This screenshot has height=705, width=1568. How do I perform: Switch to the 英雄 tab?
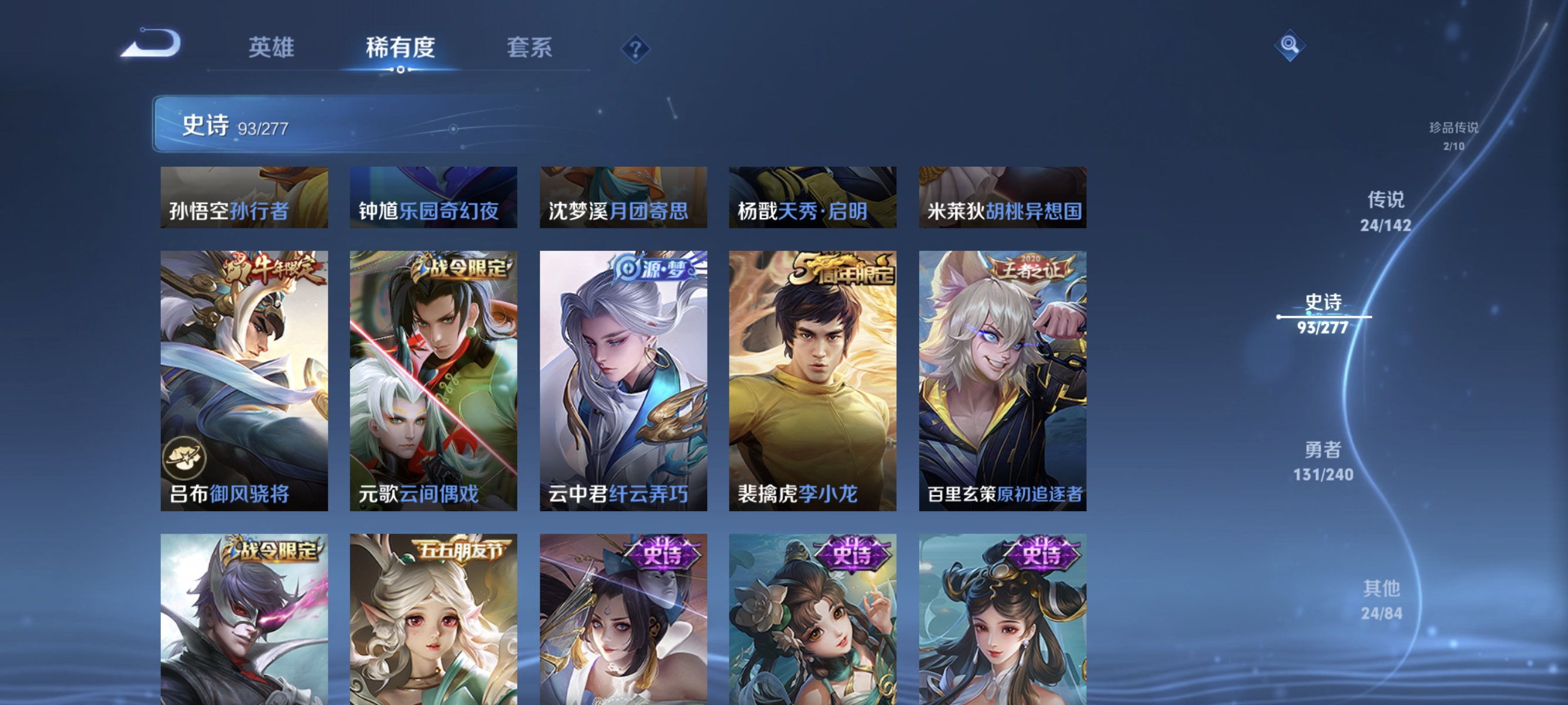click(x=272, y=48)
